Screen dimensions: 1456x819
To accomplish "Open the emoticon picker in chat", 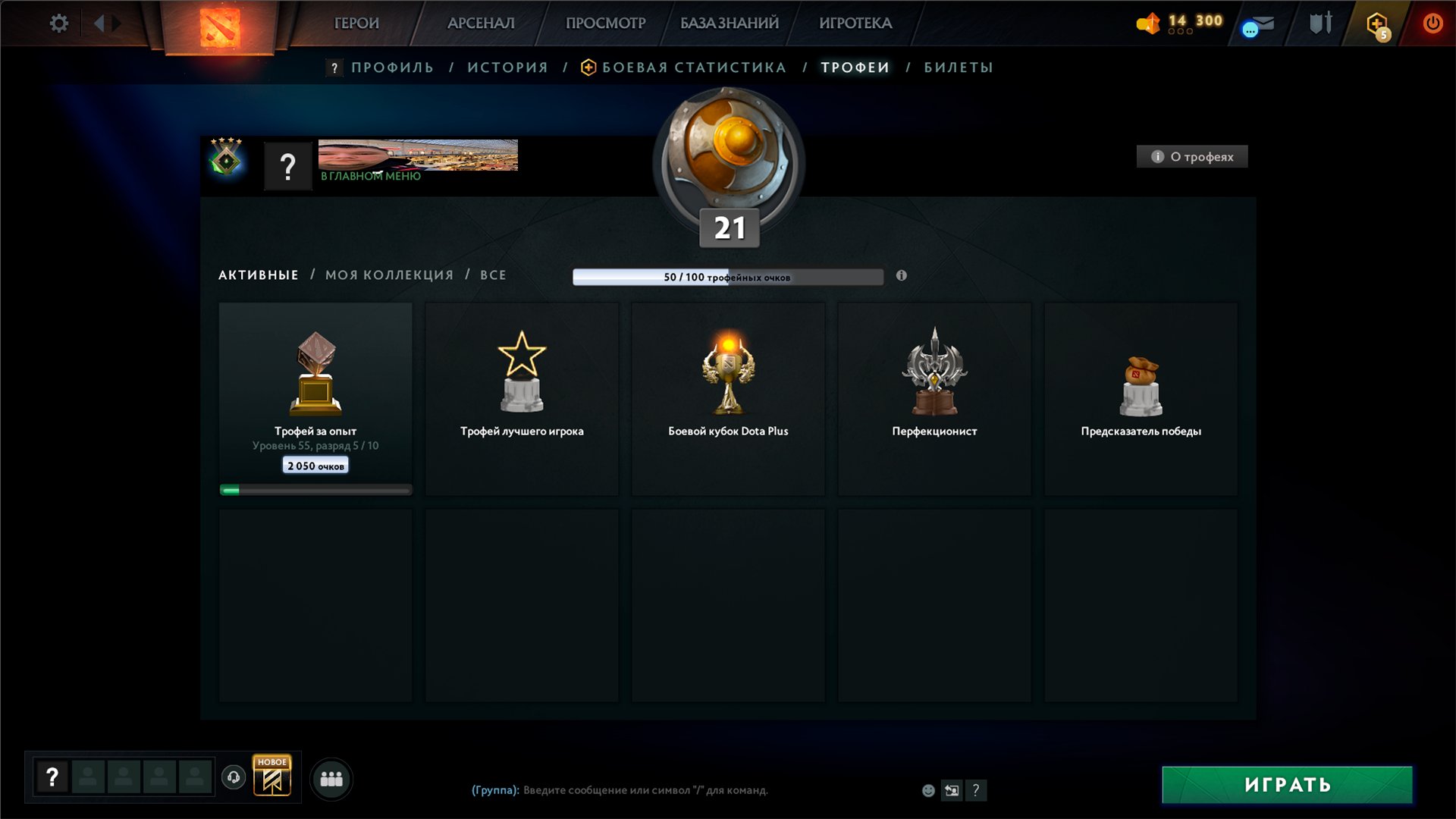I will pyautogui.click(x=928, y=790).
